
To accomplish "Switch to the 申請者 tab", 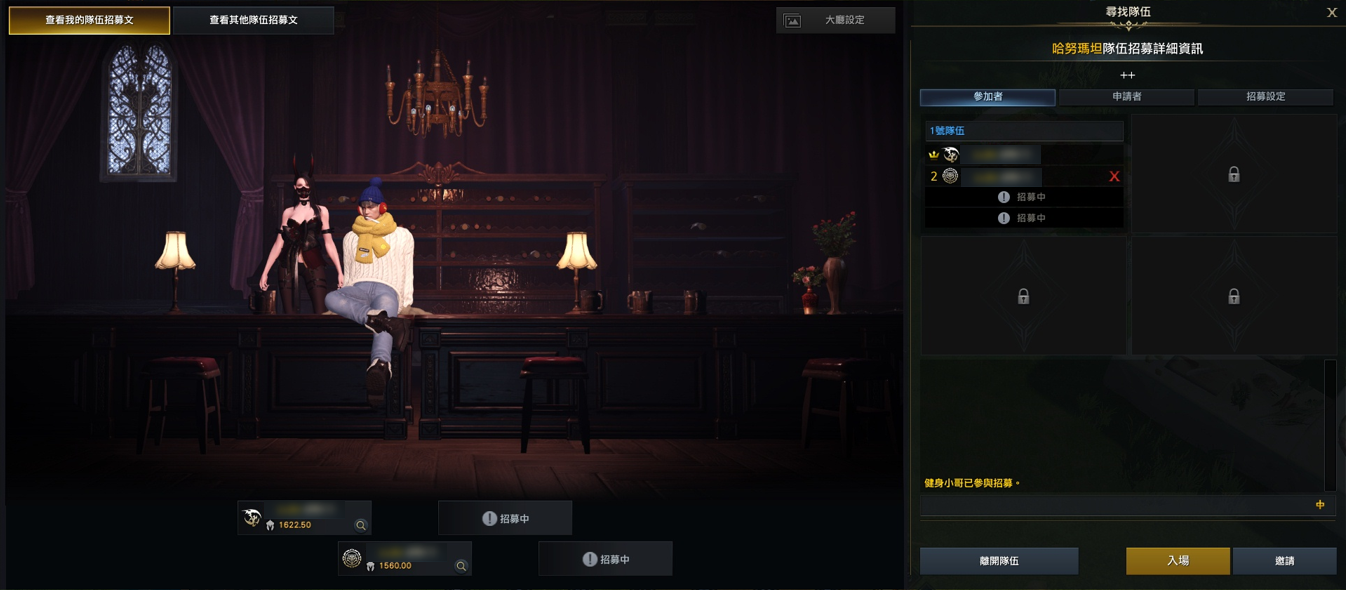I will coord(1126,97).
